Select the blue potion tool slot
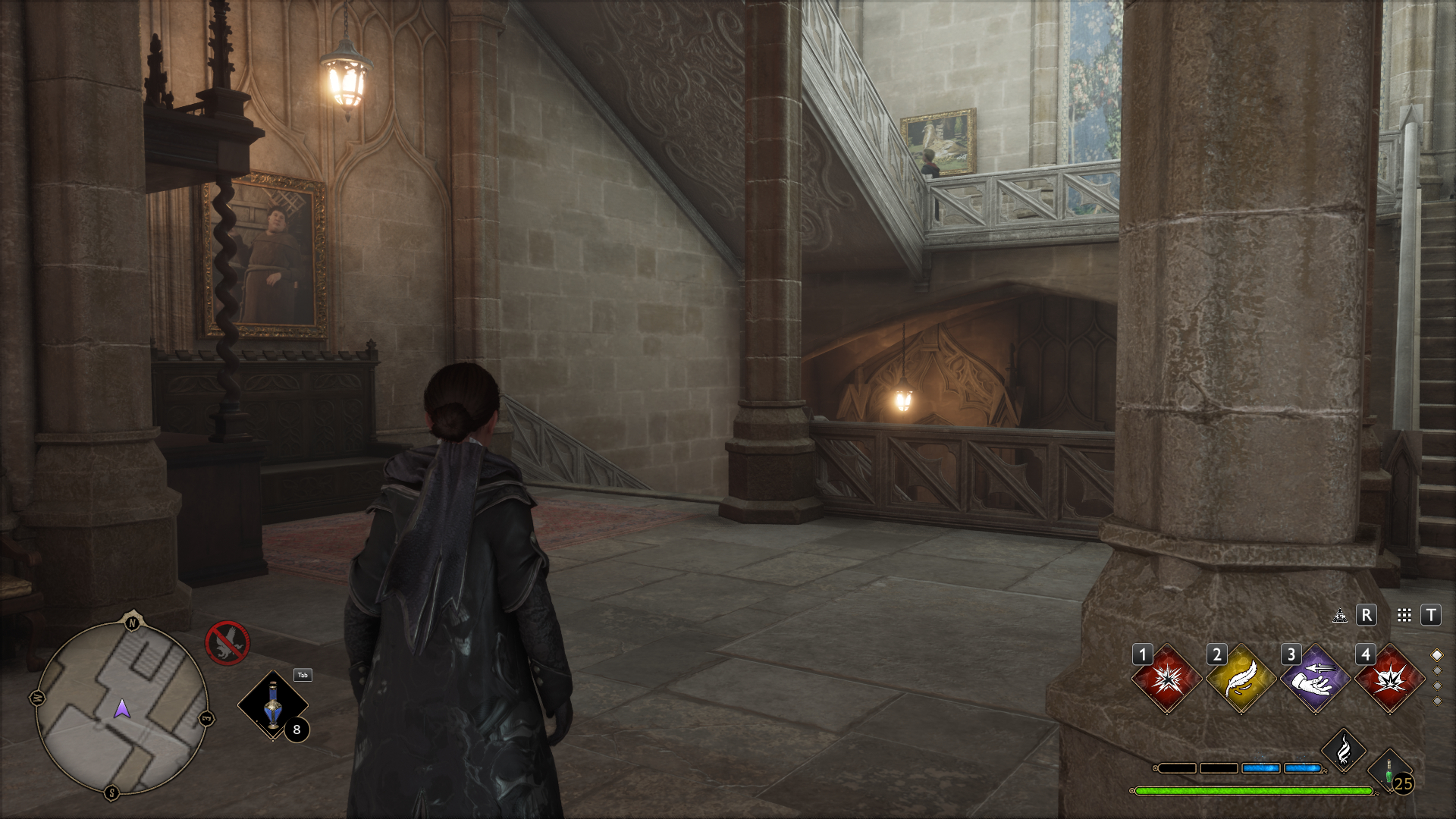Screen dimensions: 1456x819 point(273,705)
